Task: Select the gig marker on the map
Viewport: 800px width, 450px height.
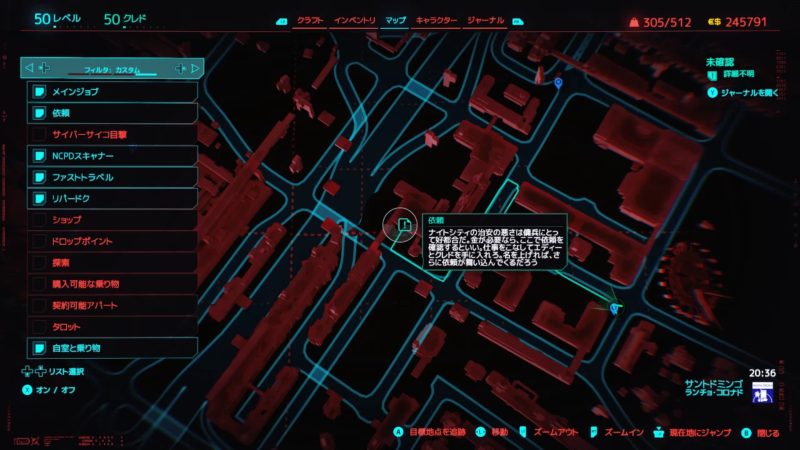Action: pos(403,225)
